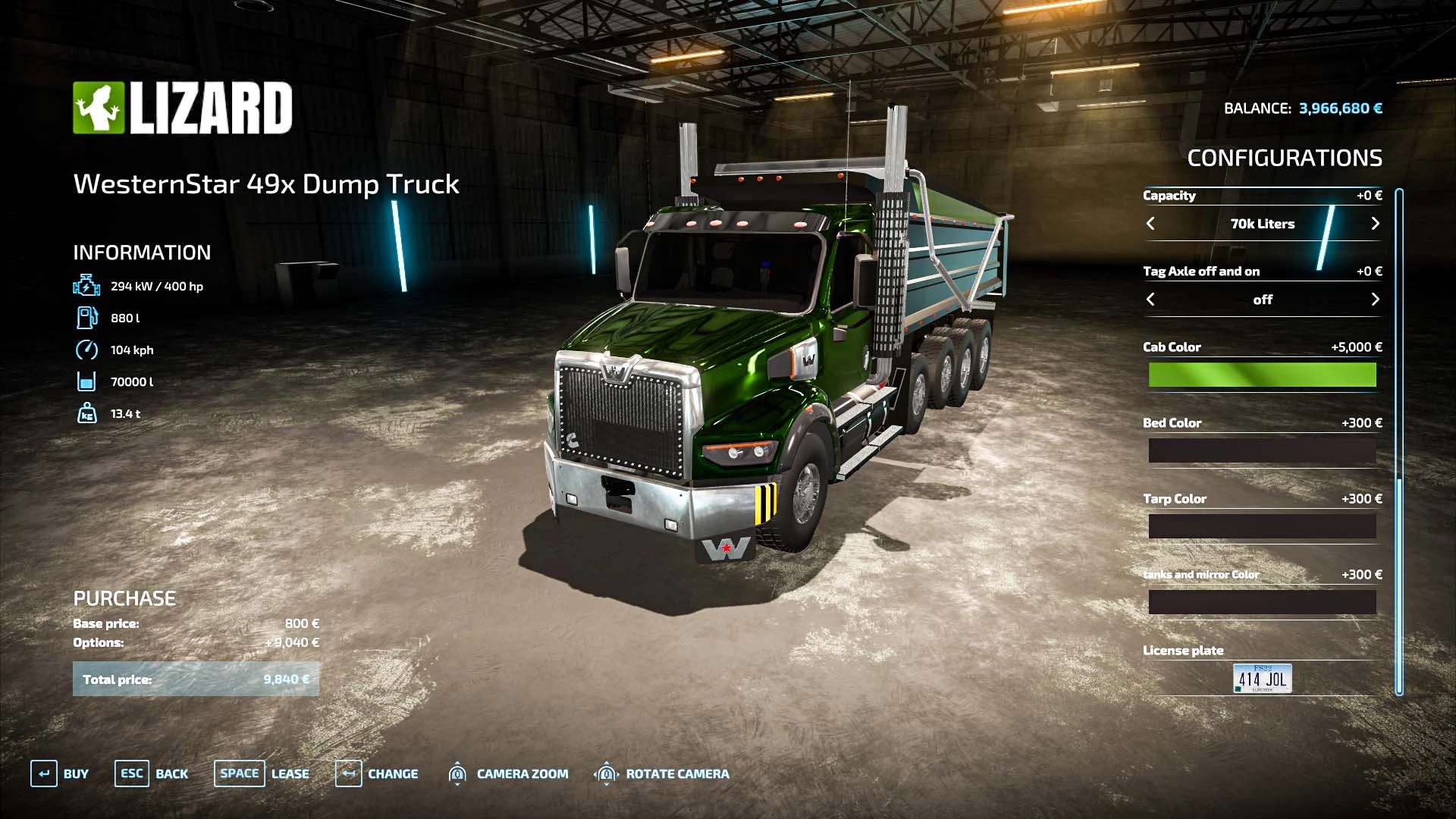Click the configurations list scrollbar

coord(1399,440)
